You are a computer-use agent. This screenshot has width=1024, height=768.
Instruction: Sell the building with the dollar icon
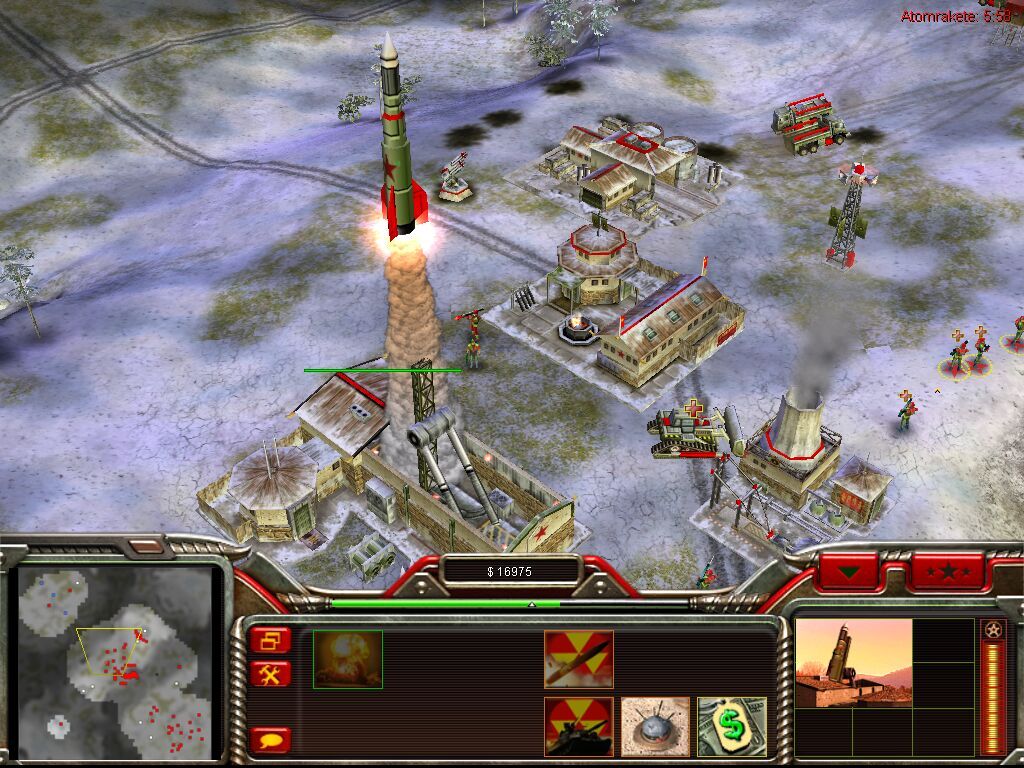[731, 726]
